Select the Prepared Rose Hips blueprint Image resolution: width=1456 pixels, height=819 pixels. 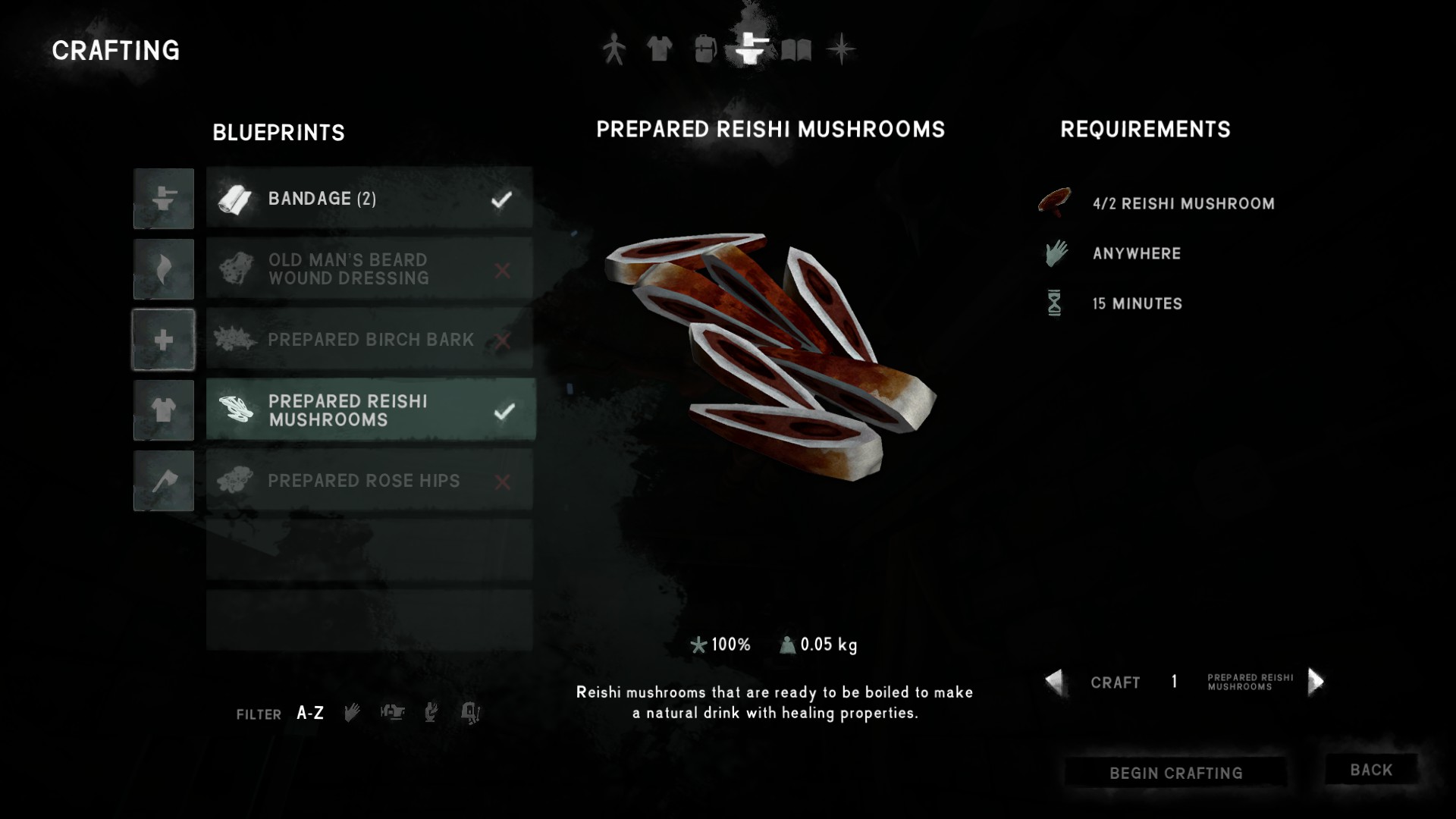[x=369, y=481]
